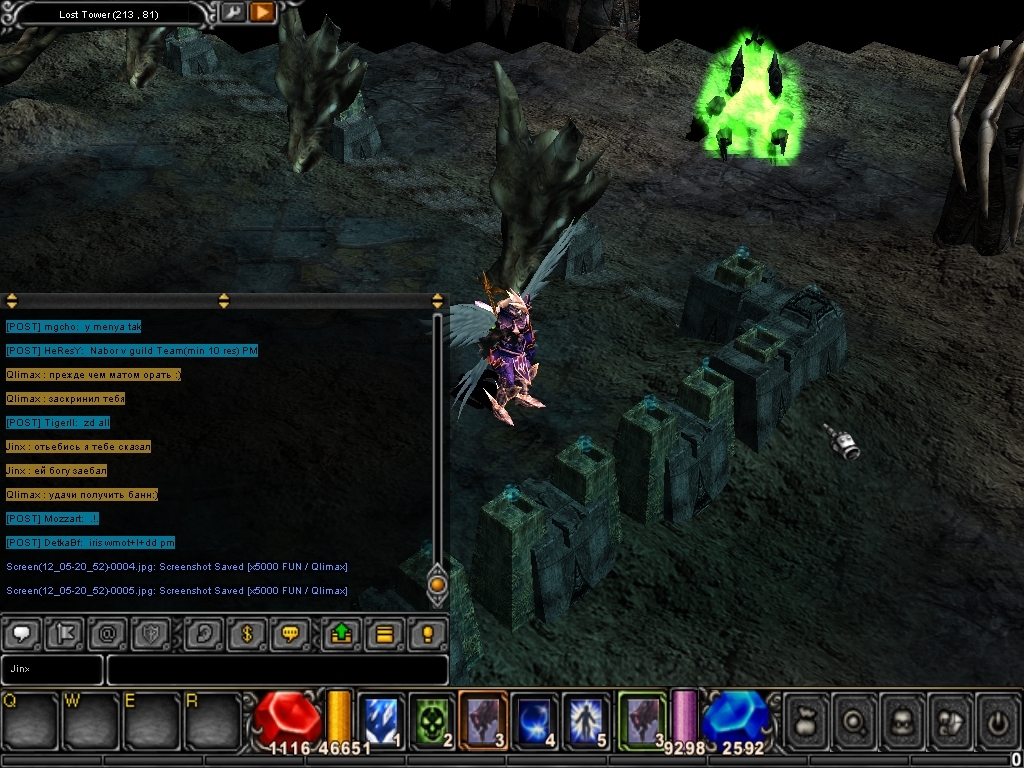Toggle the flag chat channel button
1024x768 pixels.
(x=64, y=634)
